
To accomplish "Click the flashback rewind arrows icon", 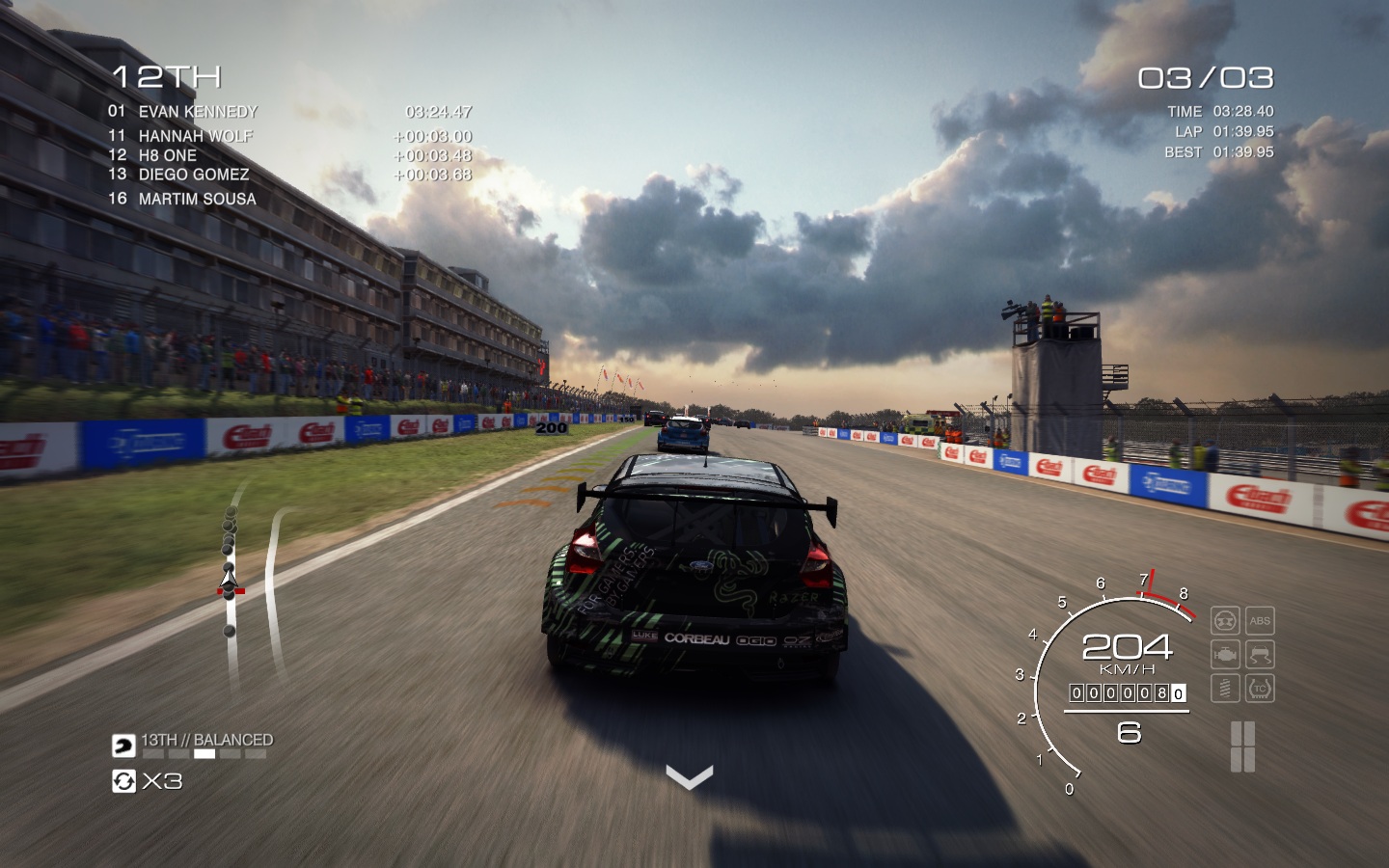I will pos(123,781).
